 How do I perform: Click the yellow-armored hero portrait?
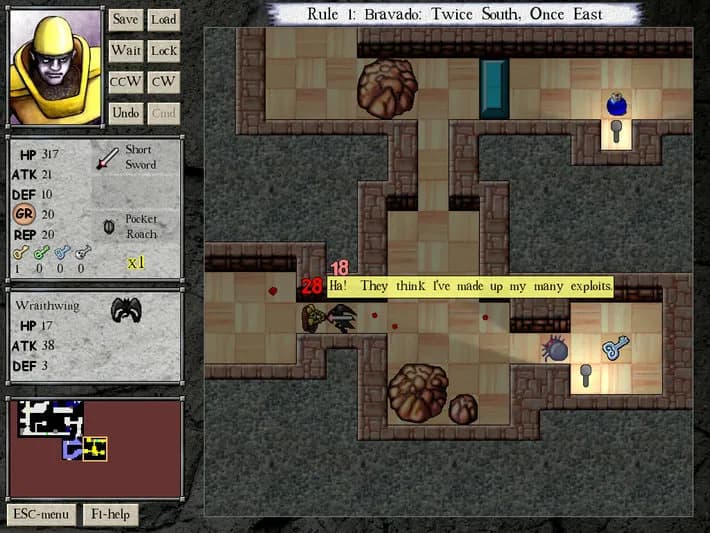coord(54,67)
